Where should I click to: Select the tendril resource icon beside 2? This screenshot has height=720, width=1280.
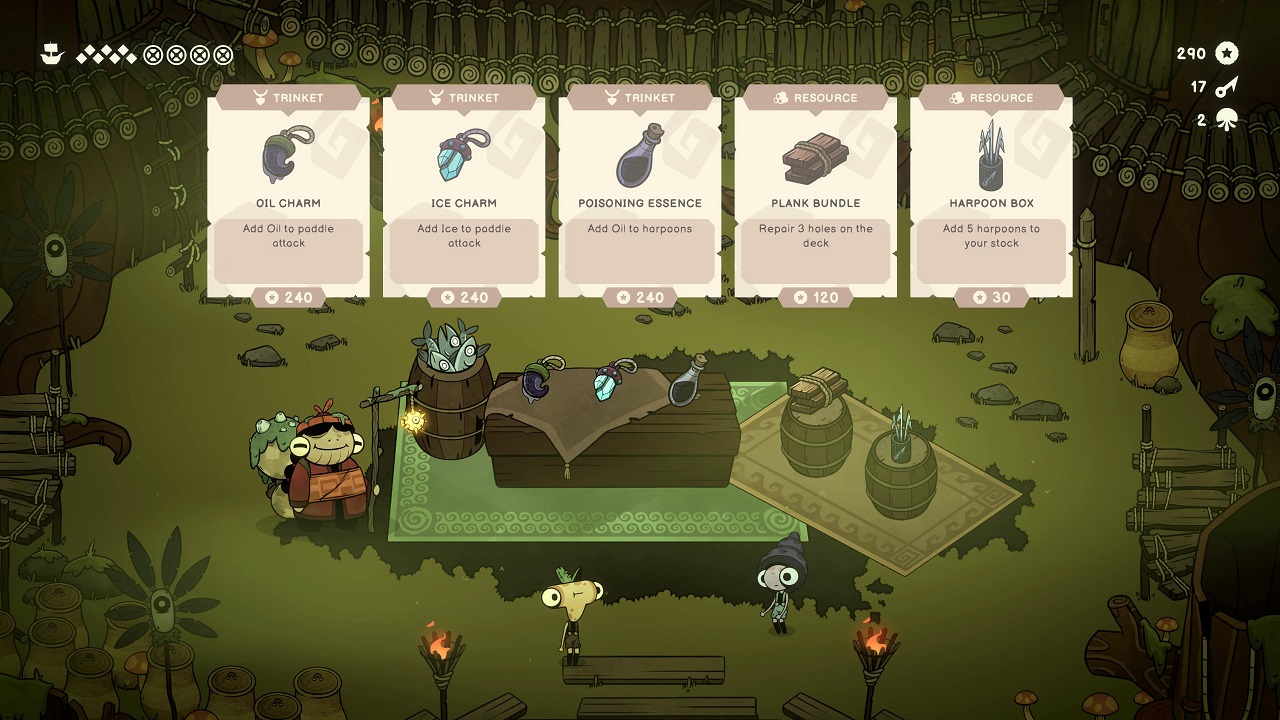coord(1228,118)
